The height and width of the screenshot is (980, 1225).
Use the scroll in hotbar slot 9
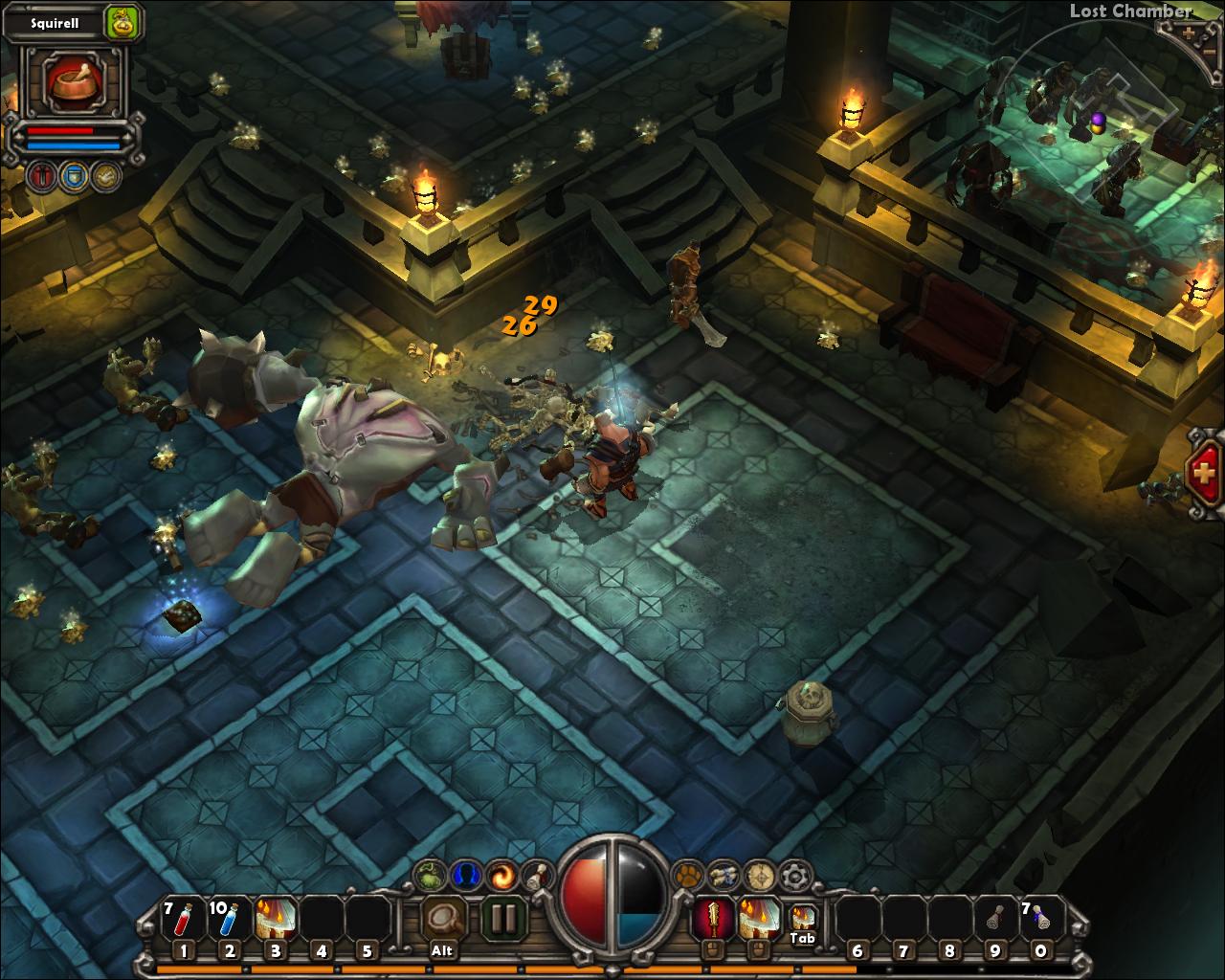[995, 920]
